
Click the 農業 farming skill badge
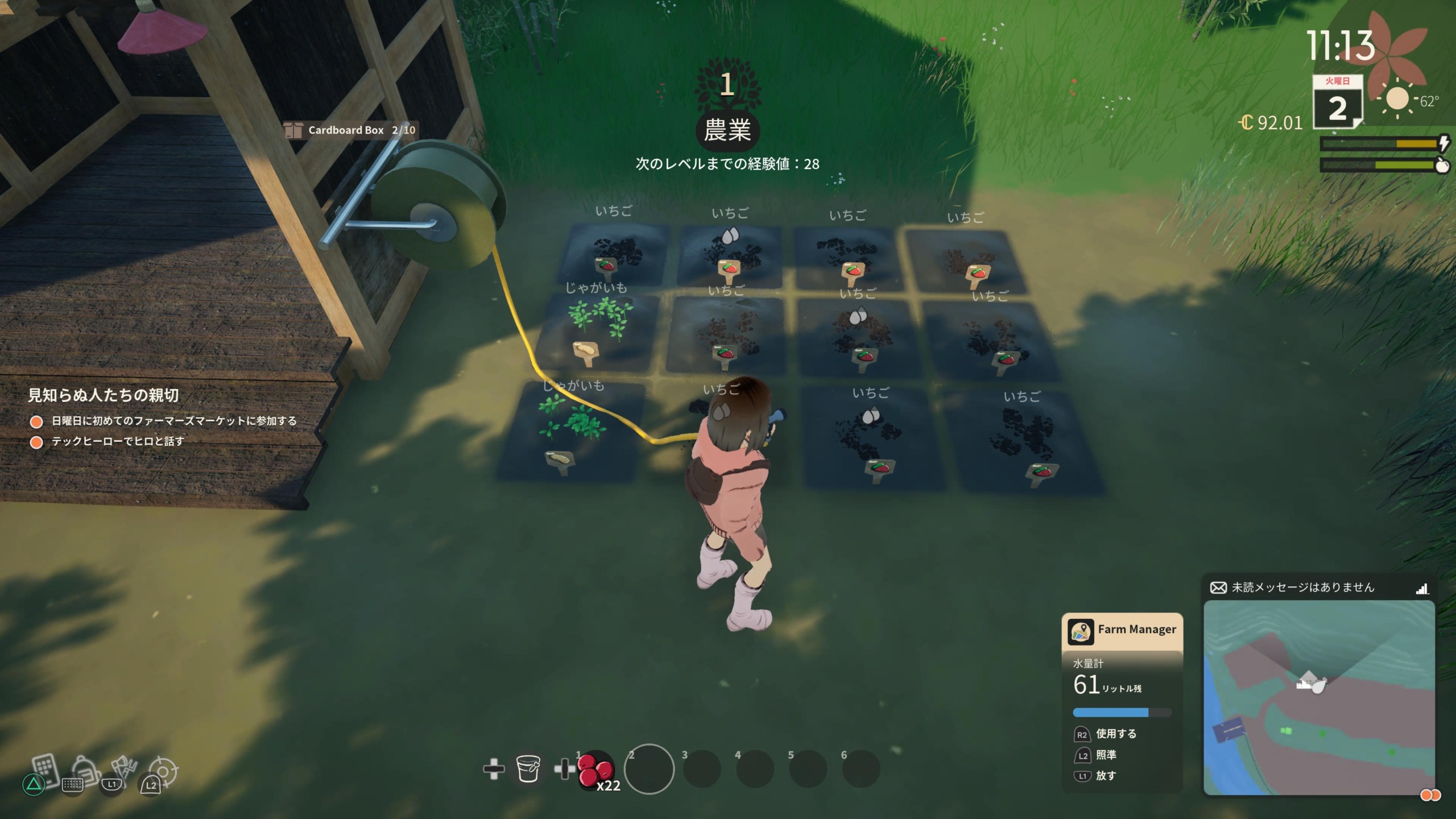727,130
